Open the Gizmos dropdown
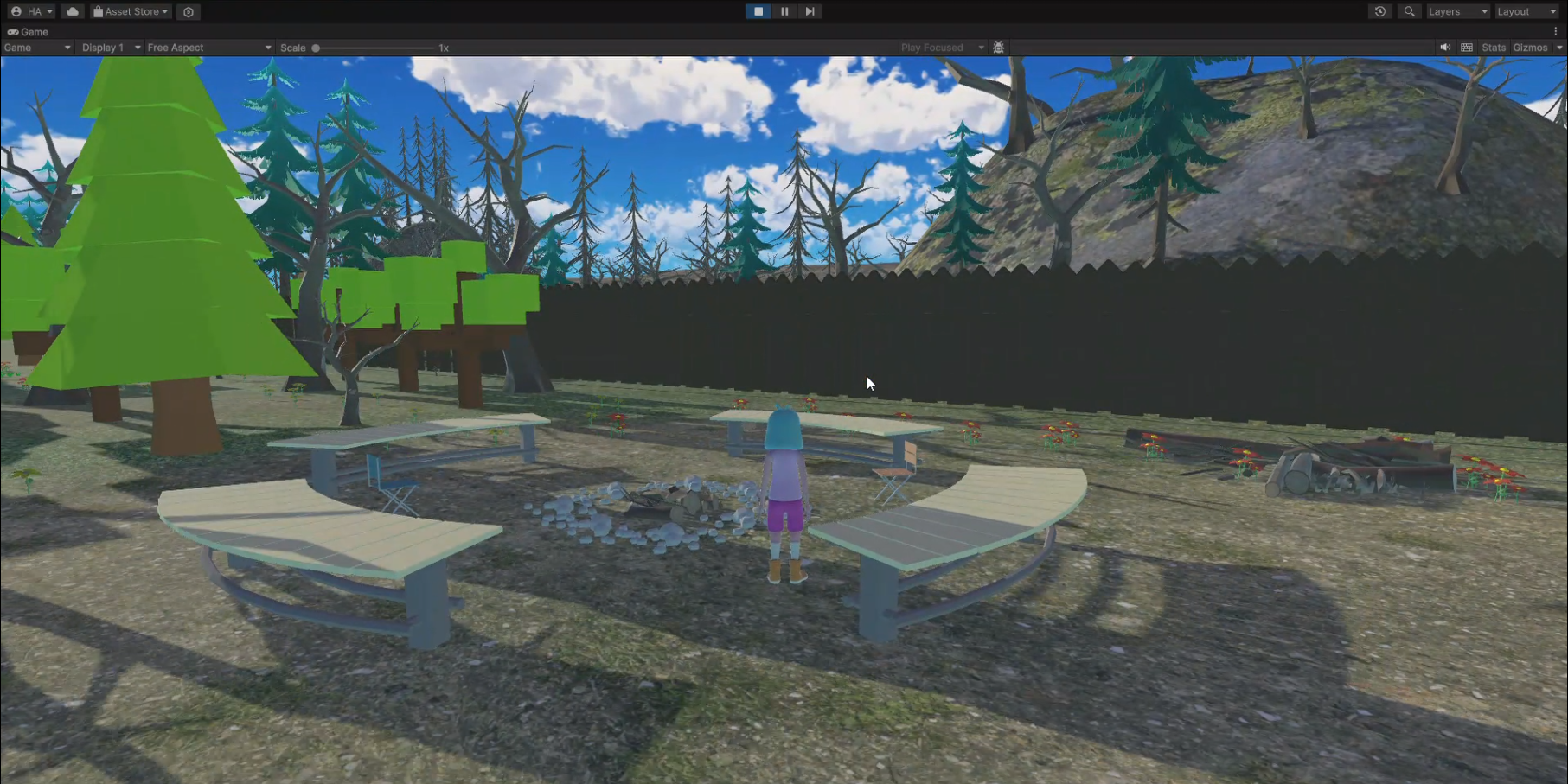Viewport: 1568px width, 784px height. [1535, 48]
